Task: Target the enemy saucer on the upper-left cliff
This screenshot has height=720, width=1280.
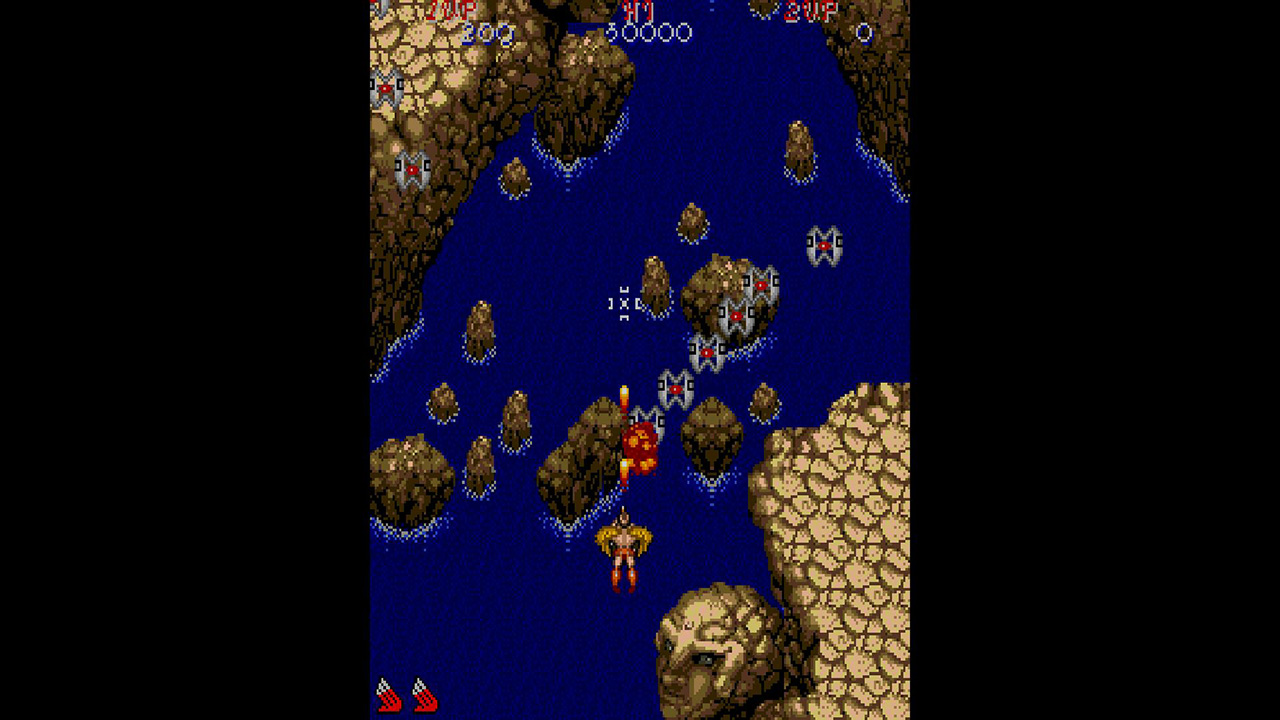Action: pyautogui.click(x=385, y=88)
